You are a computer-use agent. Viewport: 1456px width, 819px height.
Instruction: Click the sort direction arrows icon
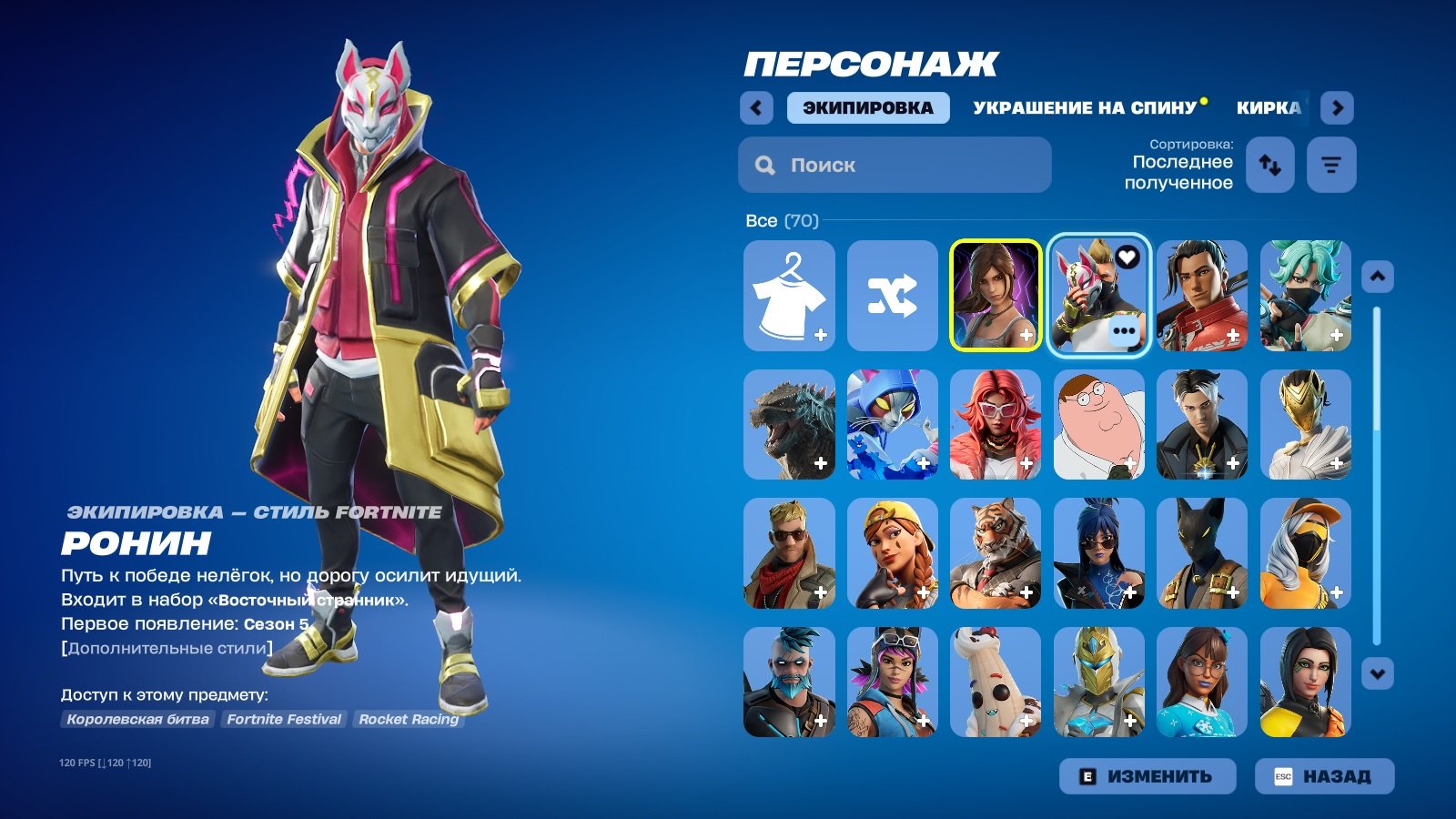tap(1269, 165)
